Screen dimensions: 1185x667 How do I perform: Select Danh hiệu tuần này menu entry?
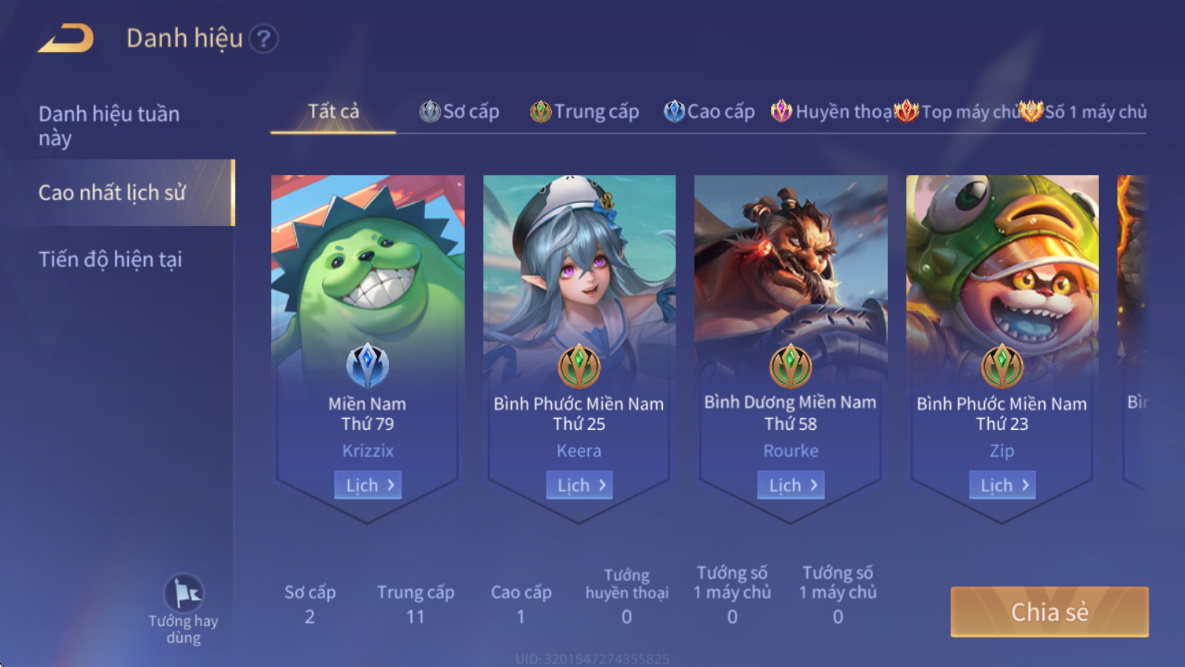pos(109,126)
